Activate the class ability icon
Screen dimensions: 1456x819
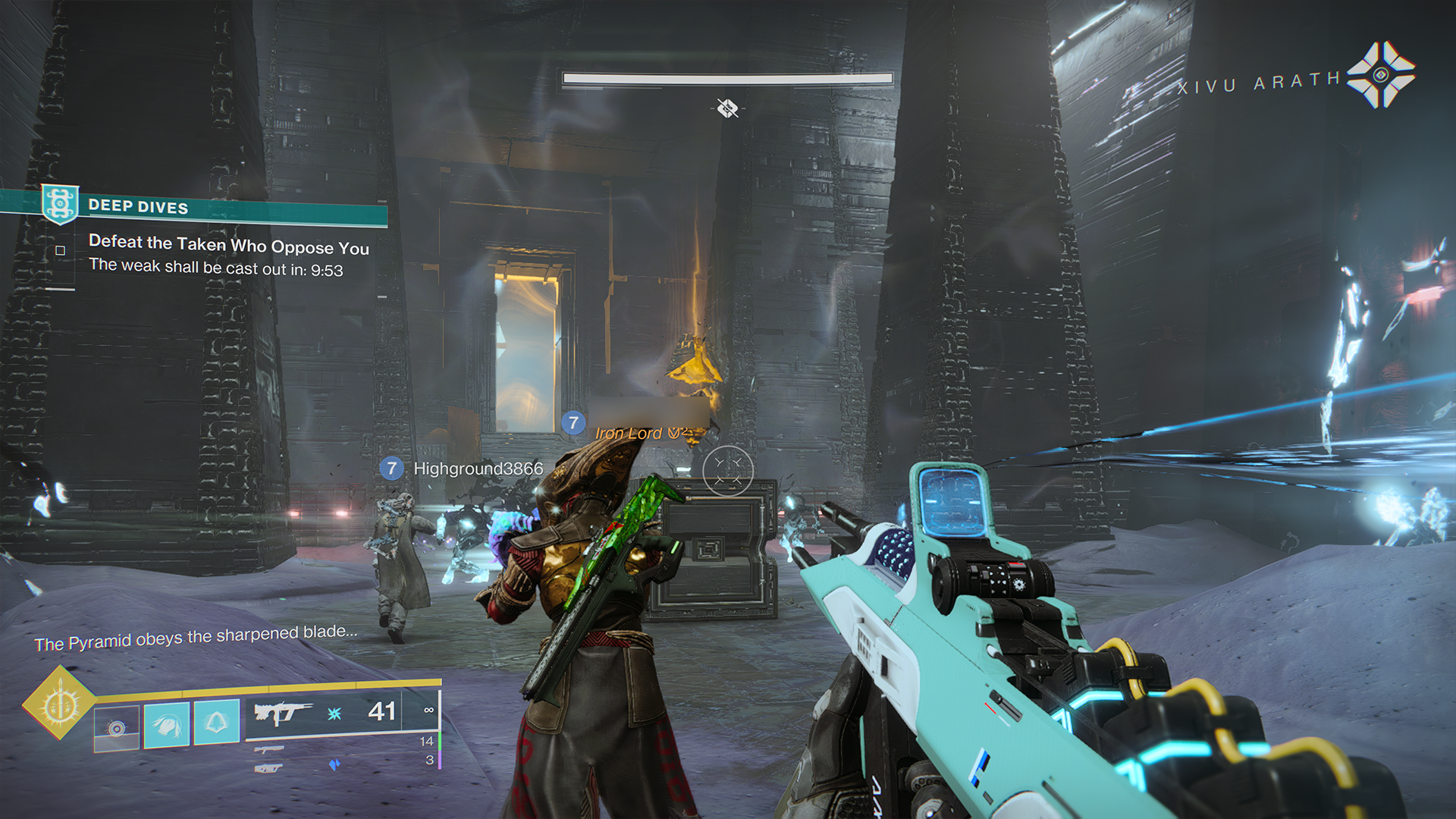[x=217, y=721]
